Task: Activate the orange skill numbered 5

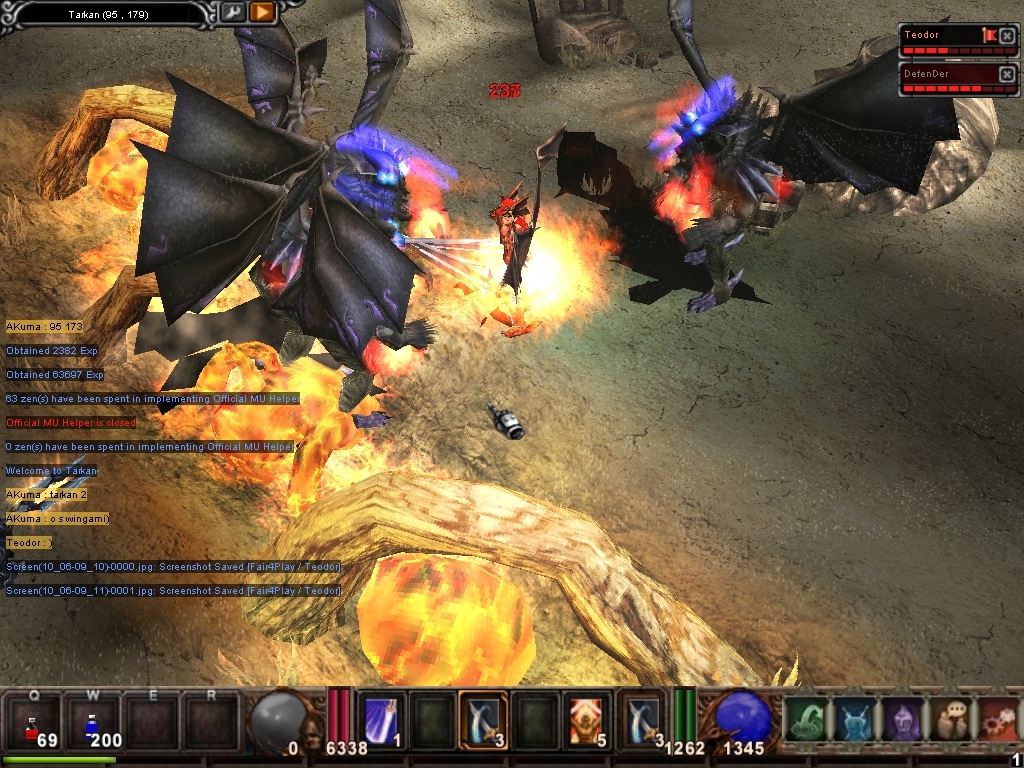Action: (586, 720)
